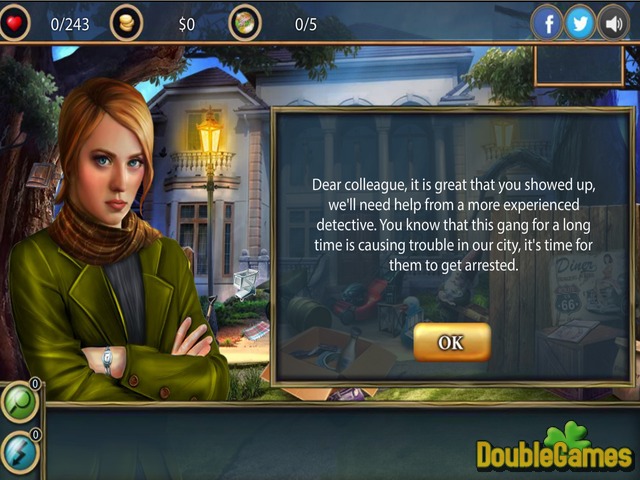The height and width of the screenshot is (480, 640).
Task: Open the Twitter share link
Action: tap(580, 22)
